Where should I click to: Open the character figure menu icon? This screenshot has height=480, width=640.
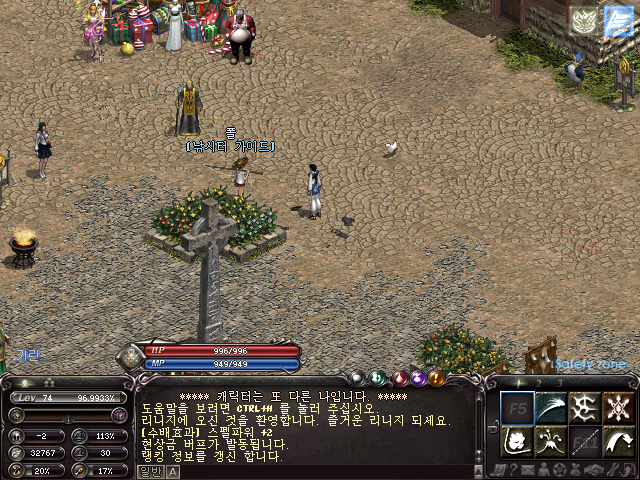coord(542,469)
